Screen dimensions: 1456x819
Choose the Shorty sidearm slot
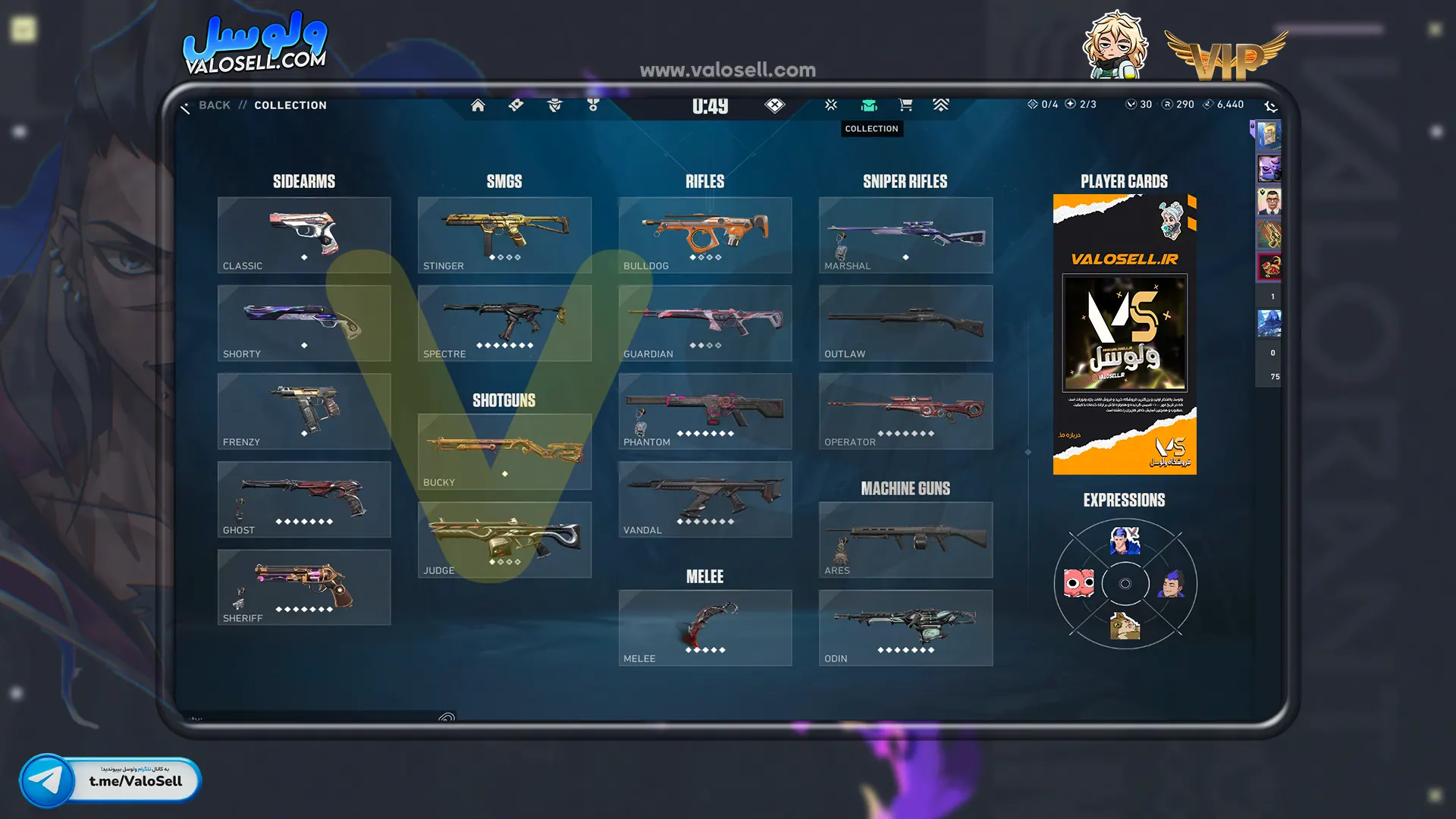coord(304,323)
